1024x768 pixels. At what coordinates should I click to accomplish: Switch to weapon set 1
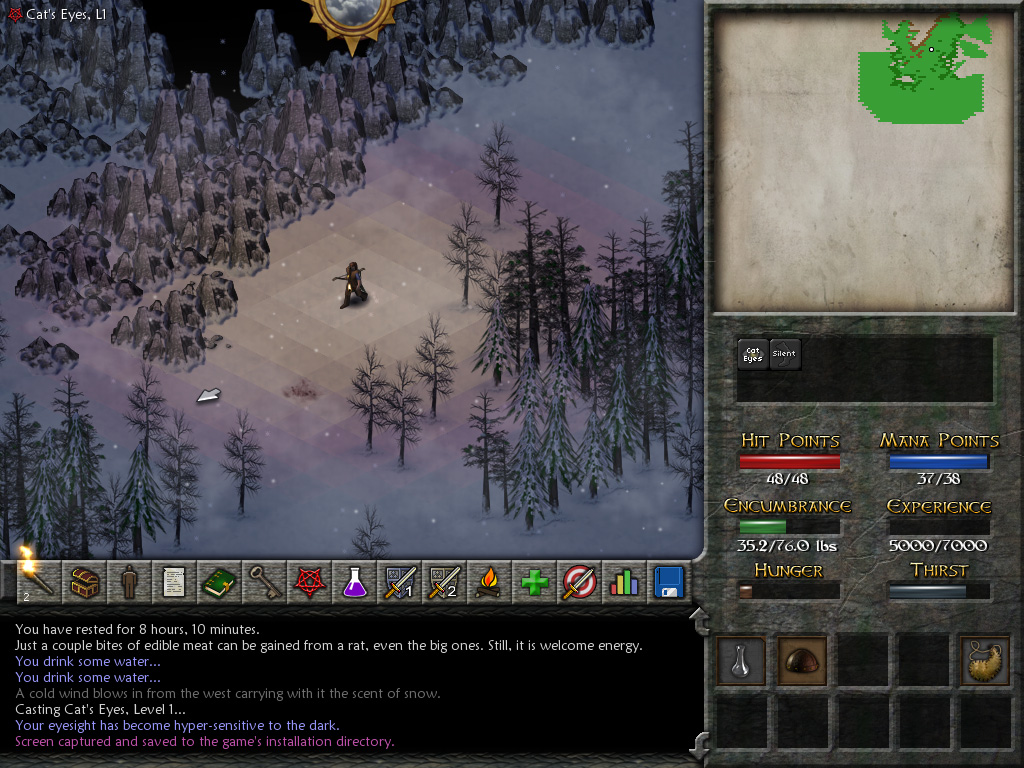[398, 581]
